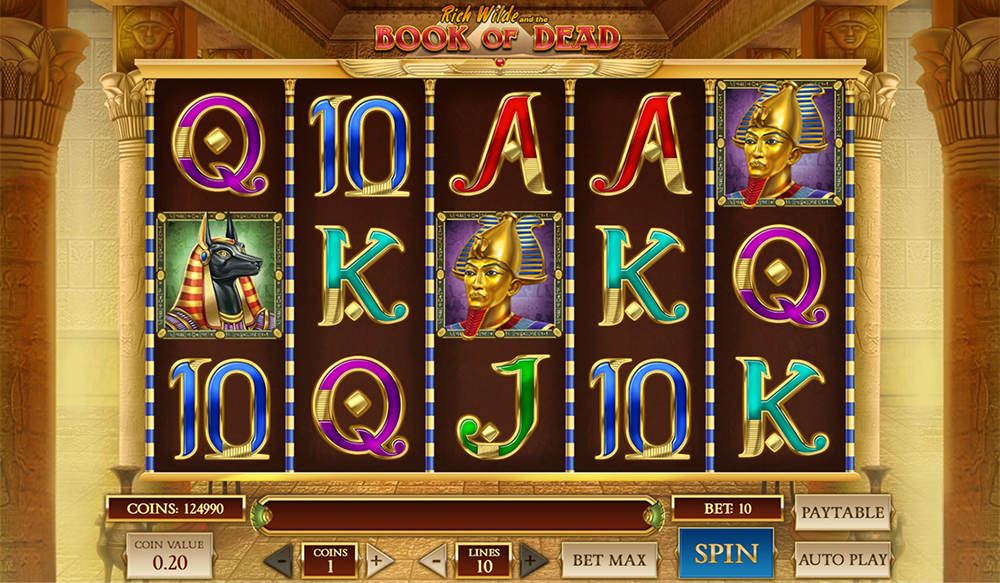
Task: Select Bet Max
Action: click(x=609, y=559)
